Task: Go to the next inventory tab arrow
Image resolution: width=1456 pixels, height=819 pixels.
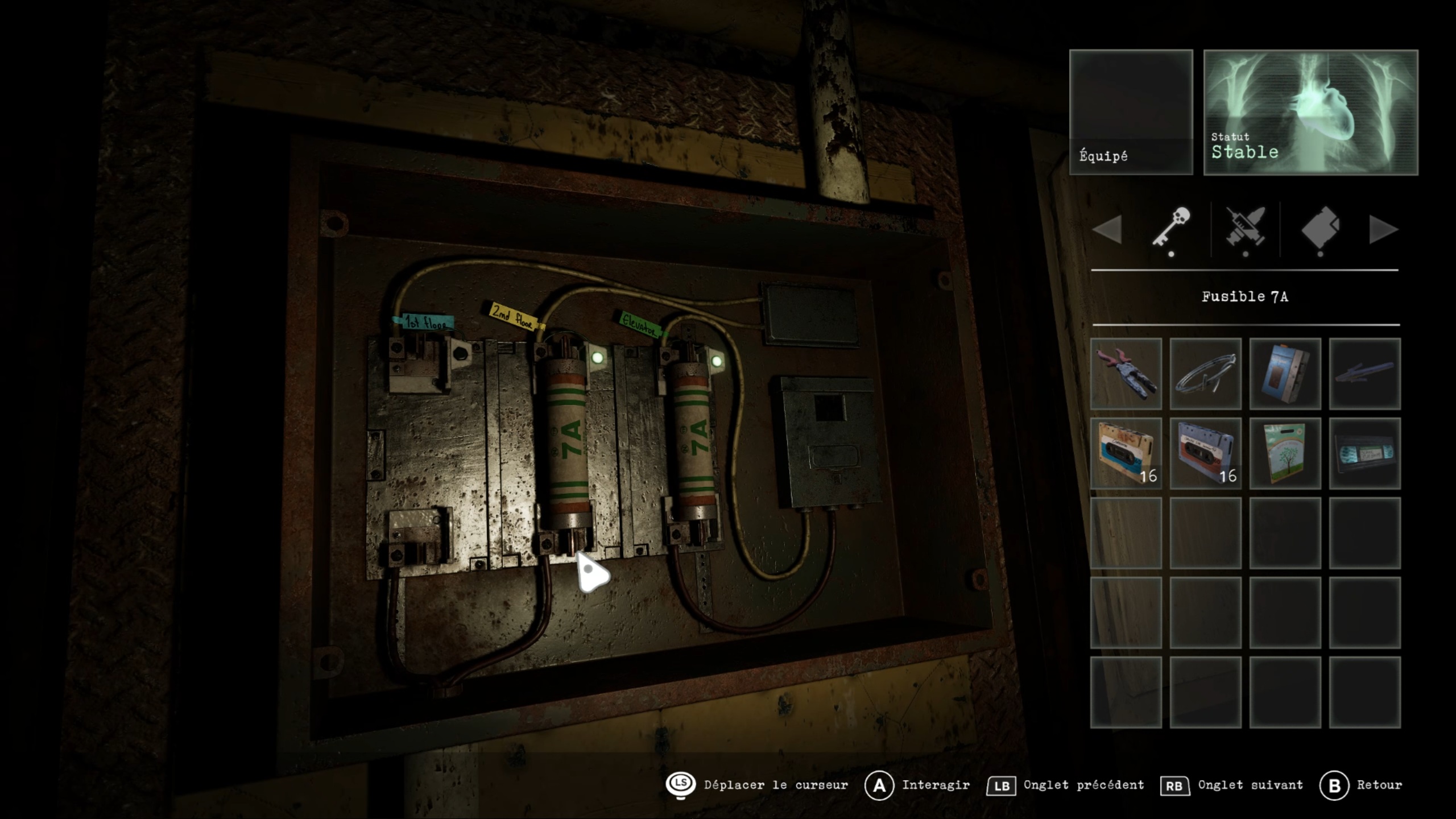Action: (1383, 230)
